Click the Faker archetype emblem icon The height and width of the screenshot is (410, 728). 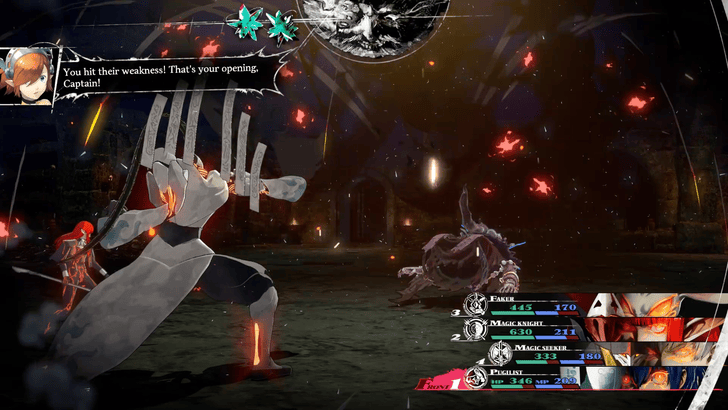point(474,303)
